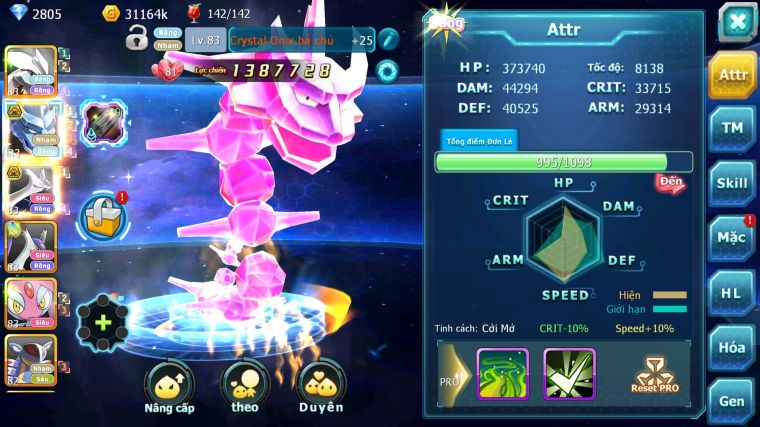Viewport: 760px width, 427px height.
Task: Select the white slash checkmark skill icon
Action: [x=569, y=374]
